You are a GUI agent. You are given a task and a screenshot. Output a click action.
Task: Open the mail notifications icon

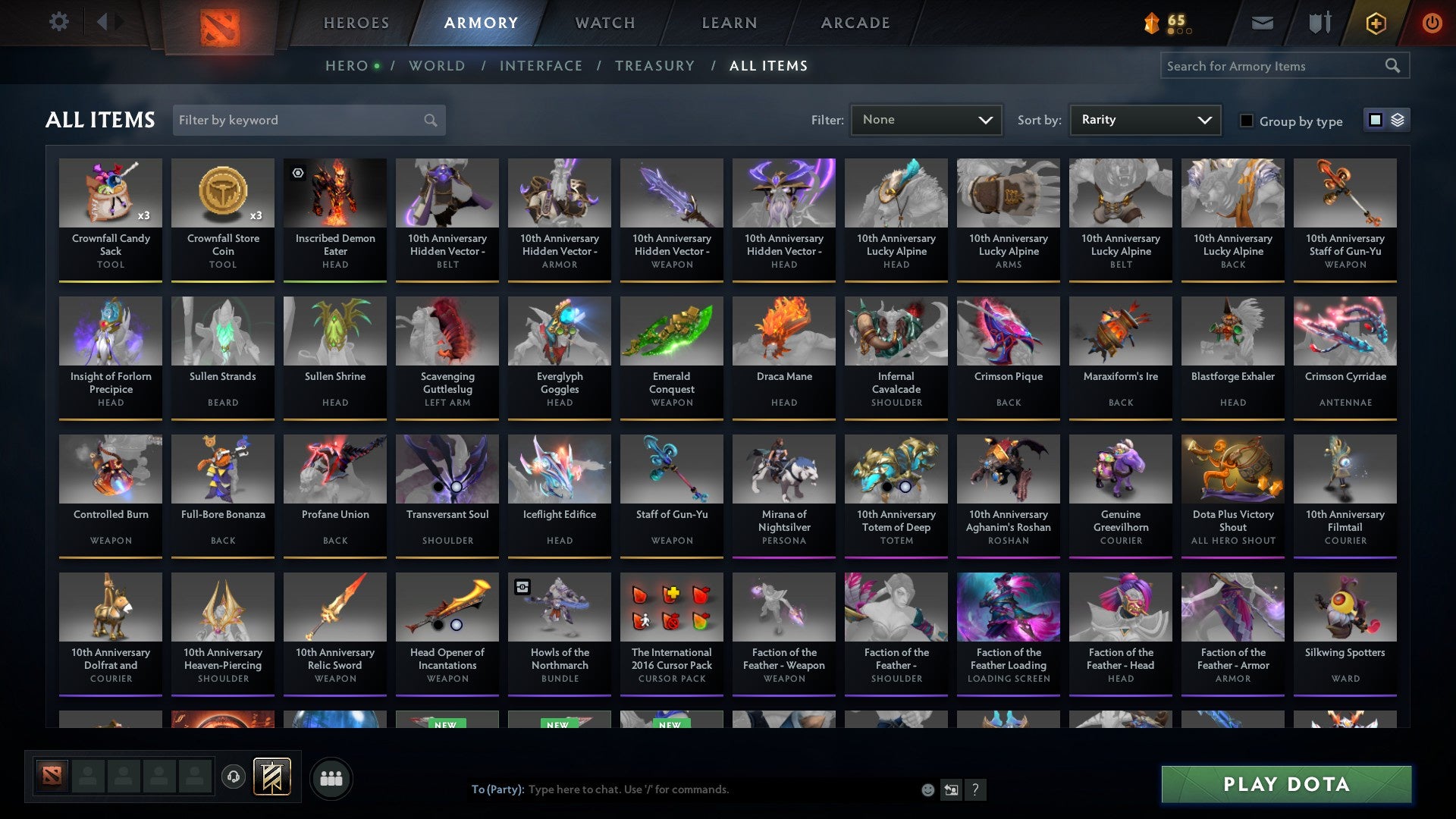tap(1261, 23)
